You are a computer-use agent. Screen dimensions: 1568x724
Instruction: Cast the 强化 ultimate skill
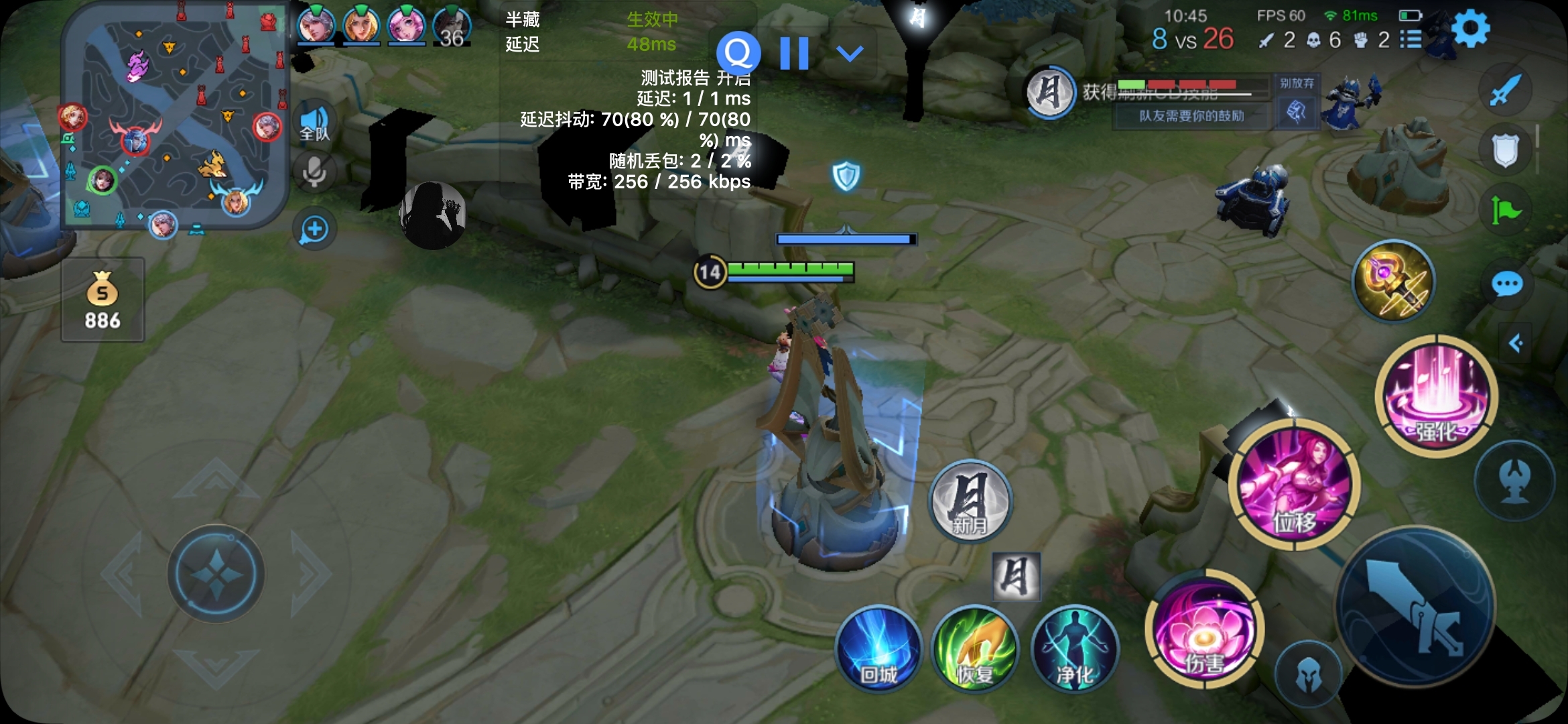tap(1437, 396)
